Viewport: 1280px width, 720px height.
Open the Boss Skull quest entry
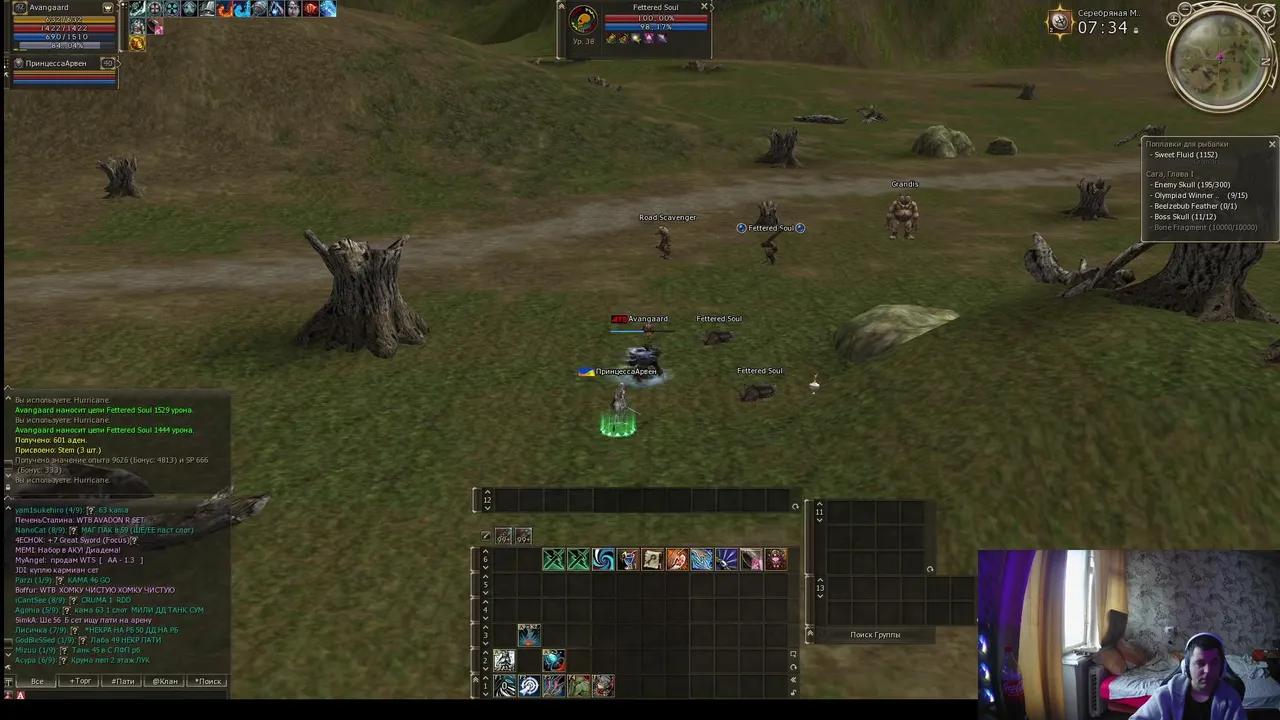1186,217
